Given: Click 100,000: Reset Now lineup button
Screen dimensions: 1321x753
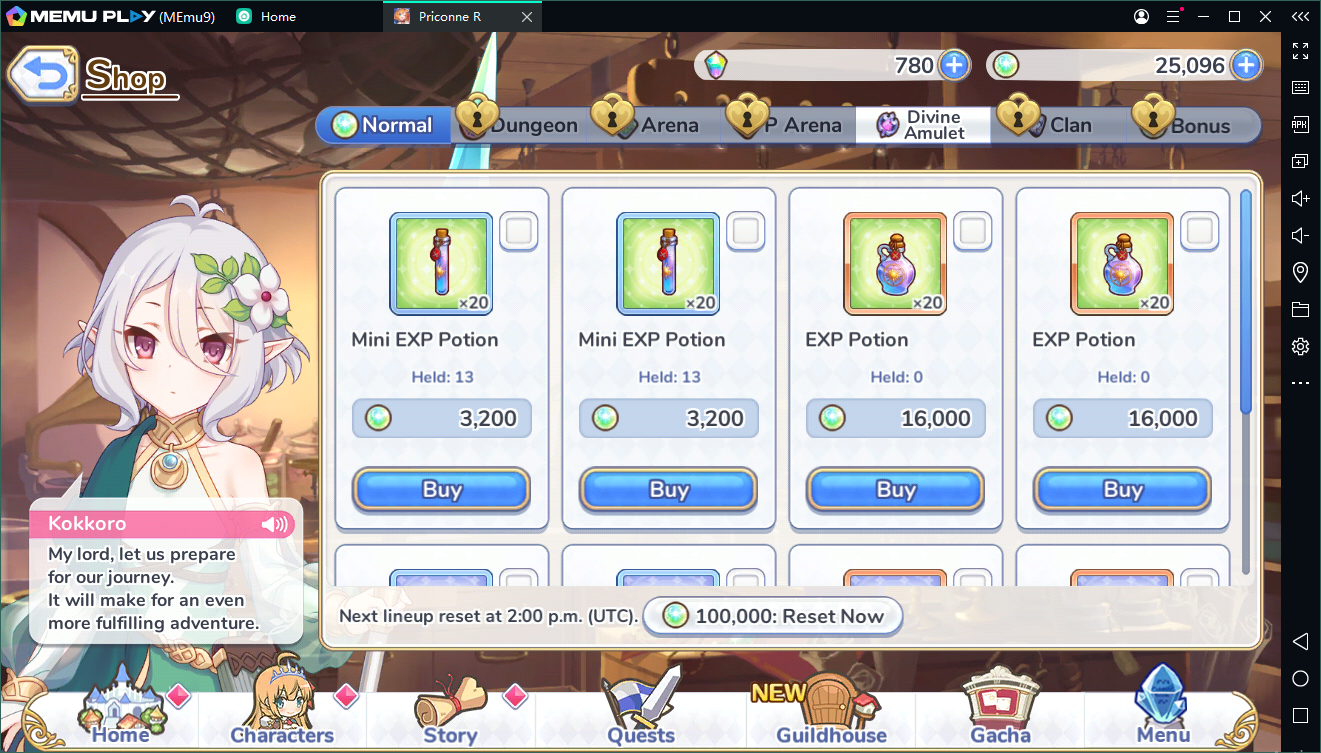Looking at the screenshot, I should [773, 616].
